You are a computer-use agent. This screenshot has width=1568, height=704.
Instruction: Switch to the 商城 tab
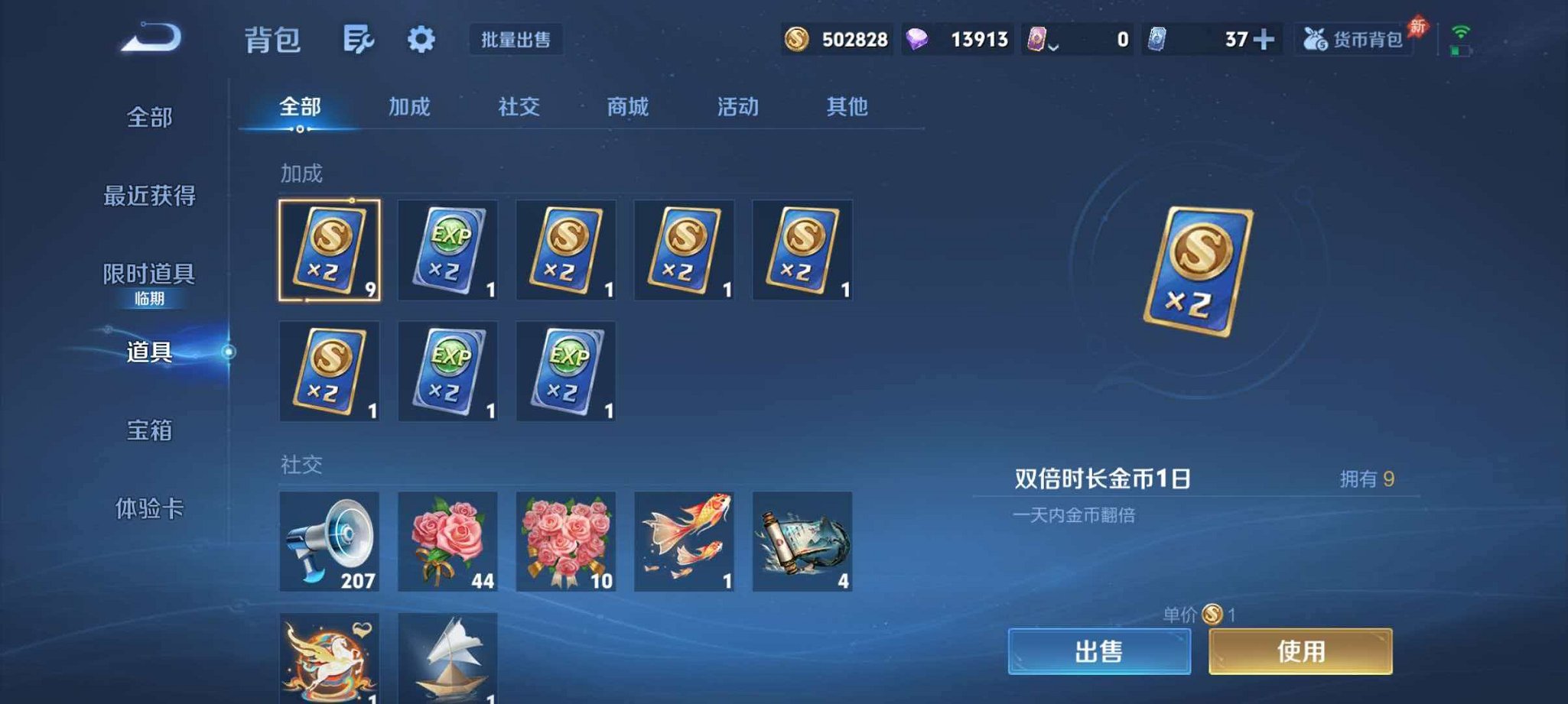point(626,107)
